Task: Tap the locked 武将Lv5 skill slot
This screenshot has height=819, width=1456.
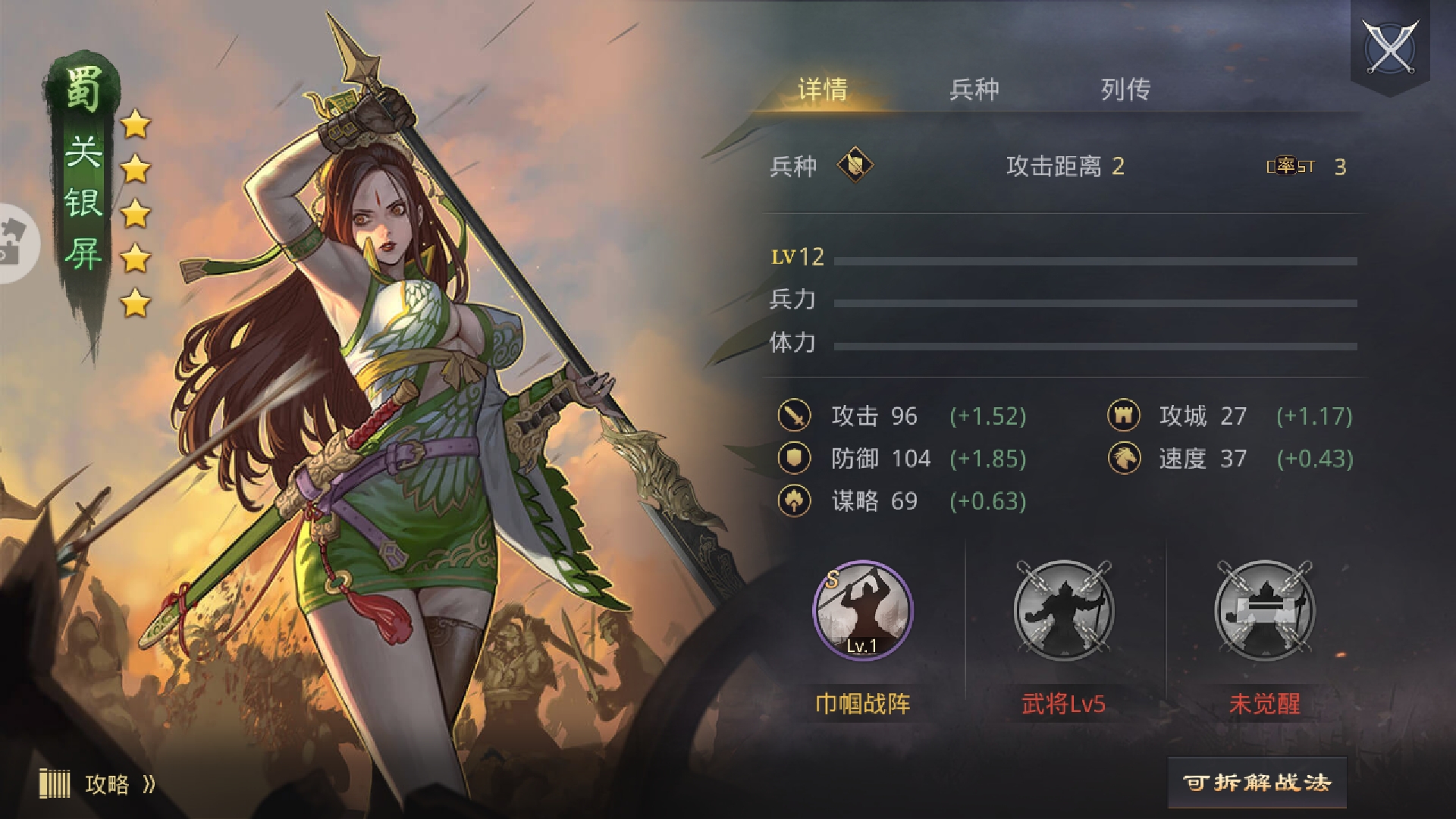Action: 1063,610
